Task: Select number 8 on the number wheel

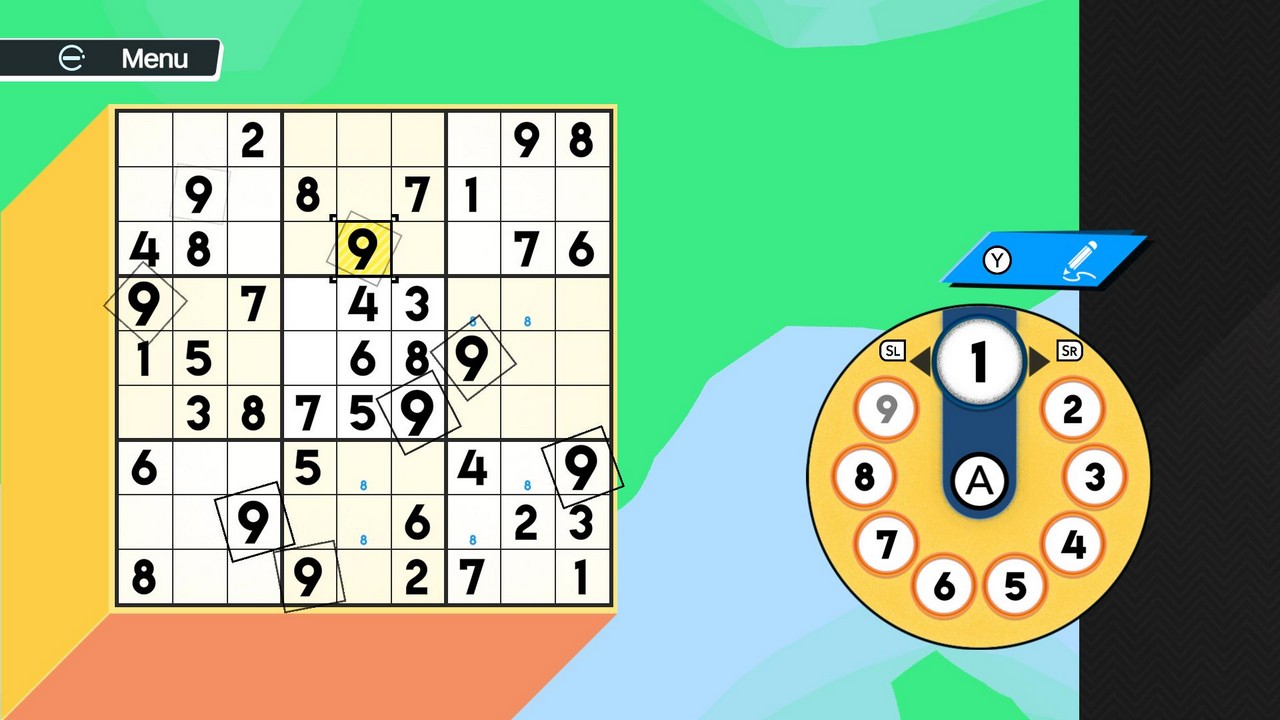Action: [864, 478]
